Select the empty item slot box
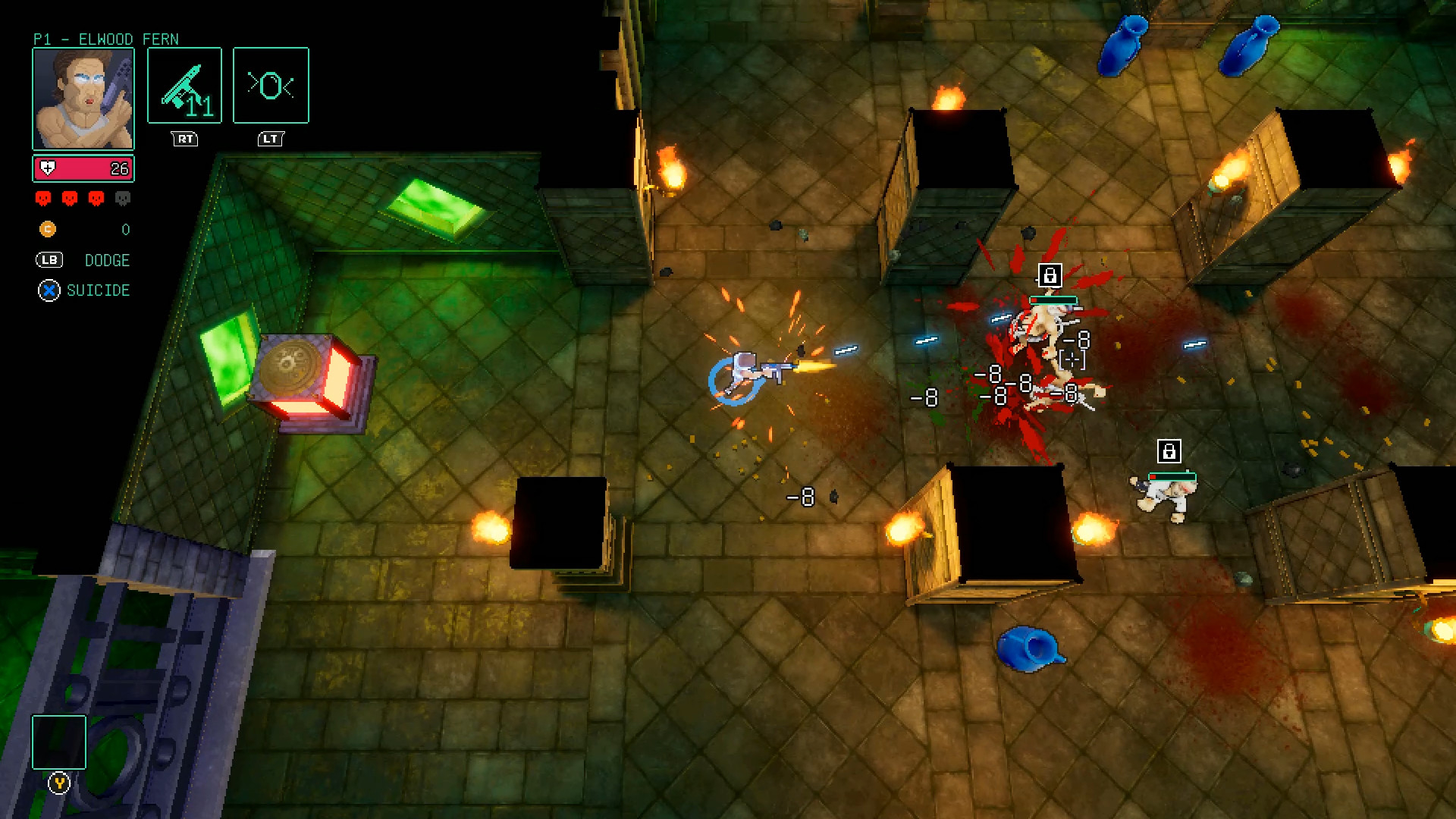Screen dimensions: 1456x819 tap(59, 742)
